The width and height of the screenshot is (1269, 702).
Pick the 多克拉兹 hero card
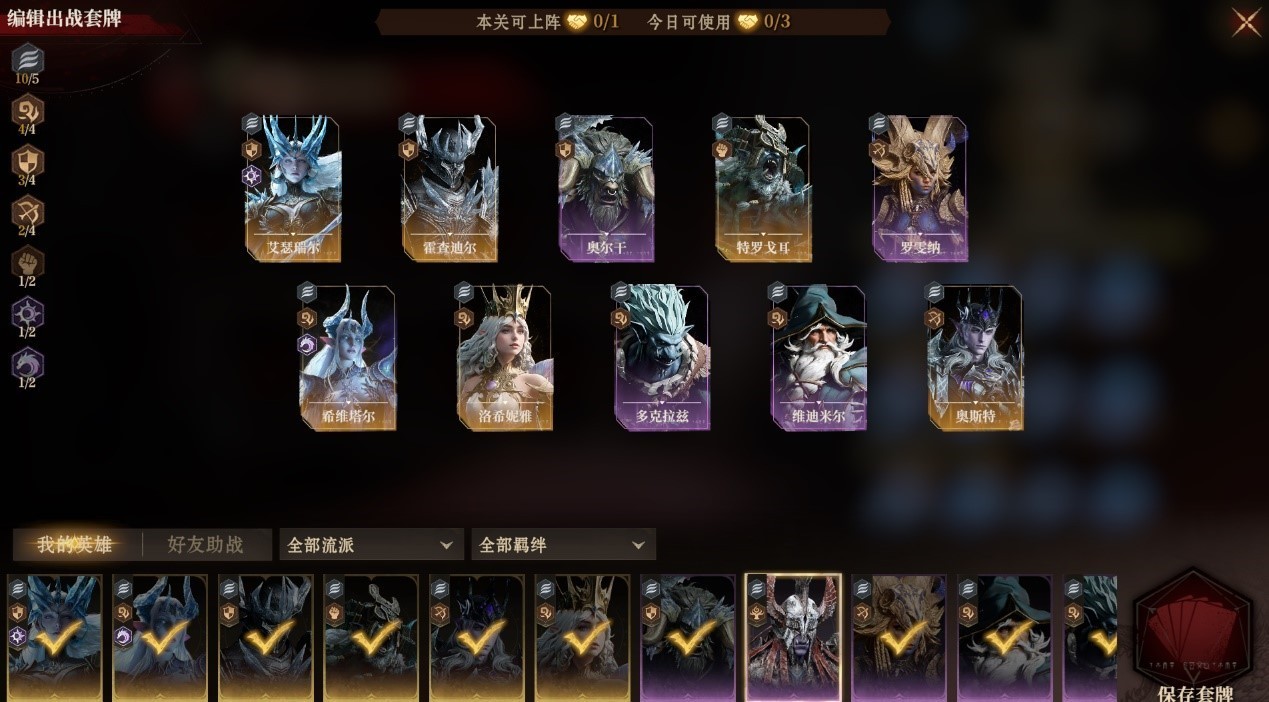pos(662,358)
